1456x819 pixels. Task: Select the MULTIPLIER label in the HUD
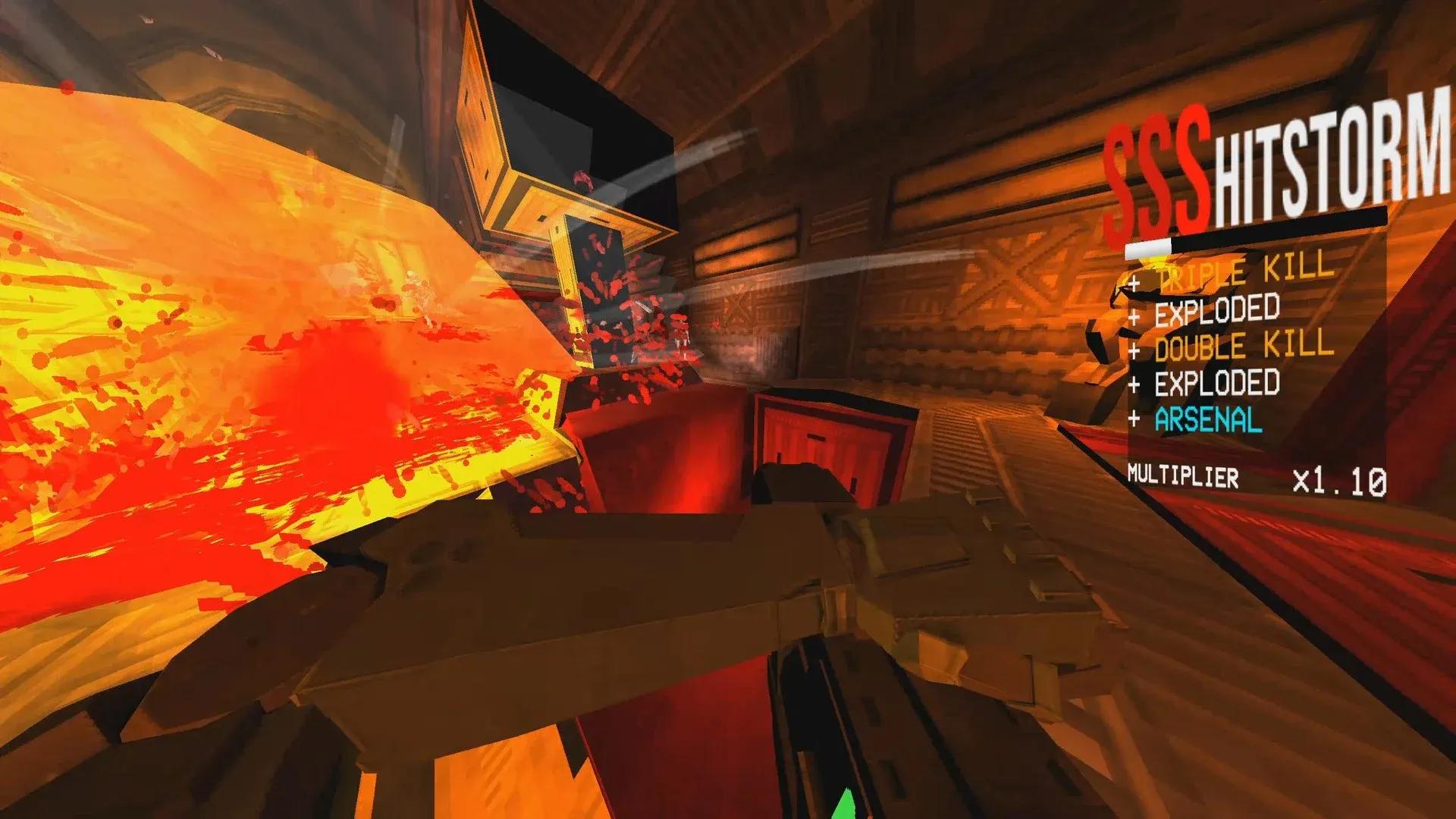[1183, 478]
